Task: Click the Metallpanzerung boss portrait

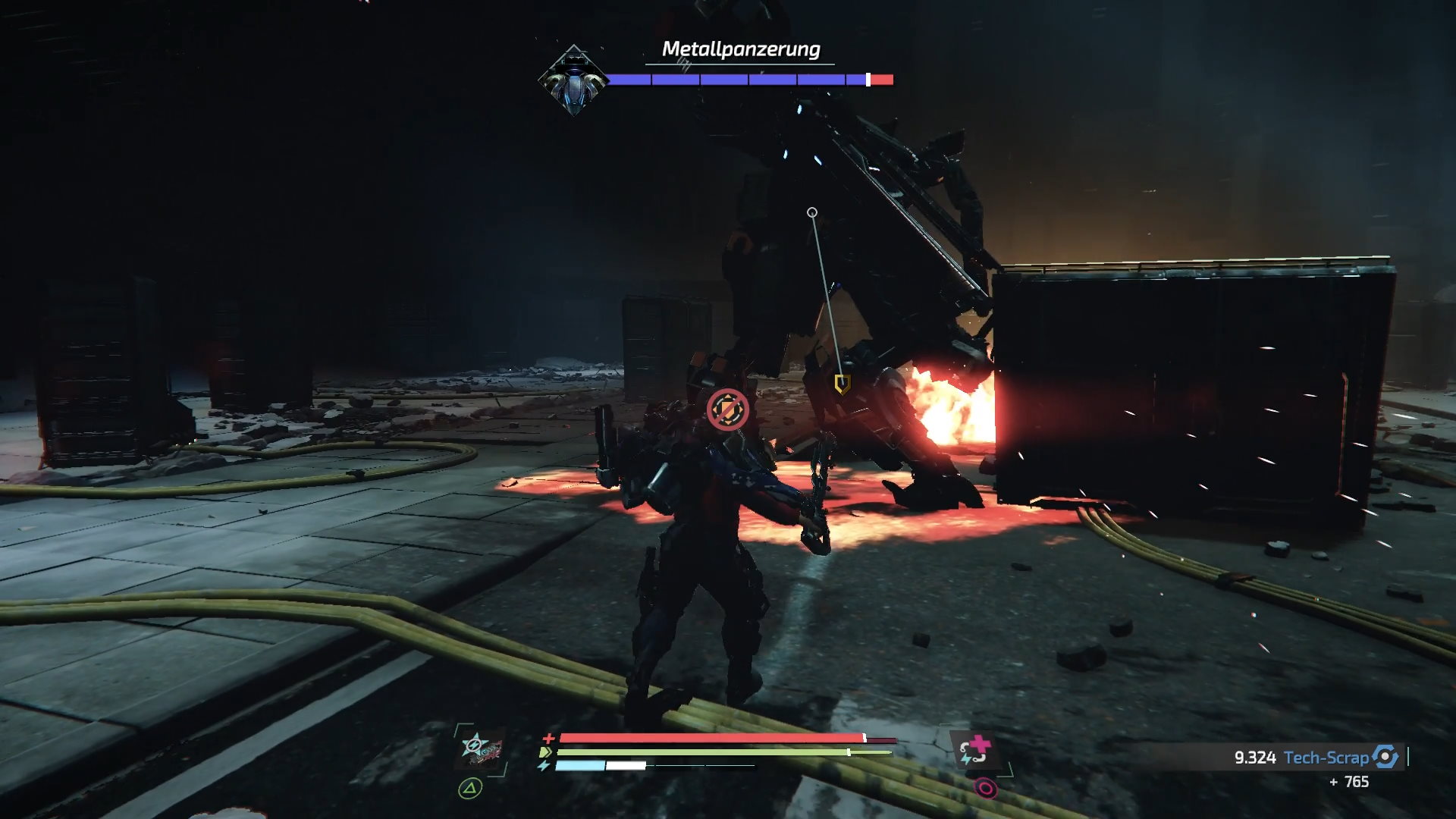Action: coord(573,80)
